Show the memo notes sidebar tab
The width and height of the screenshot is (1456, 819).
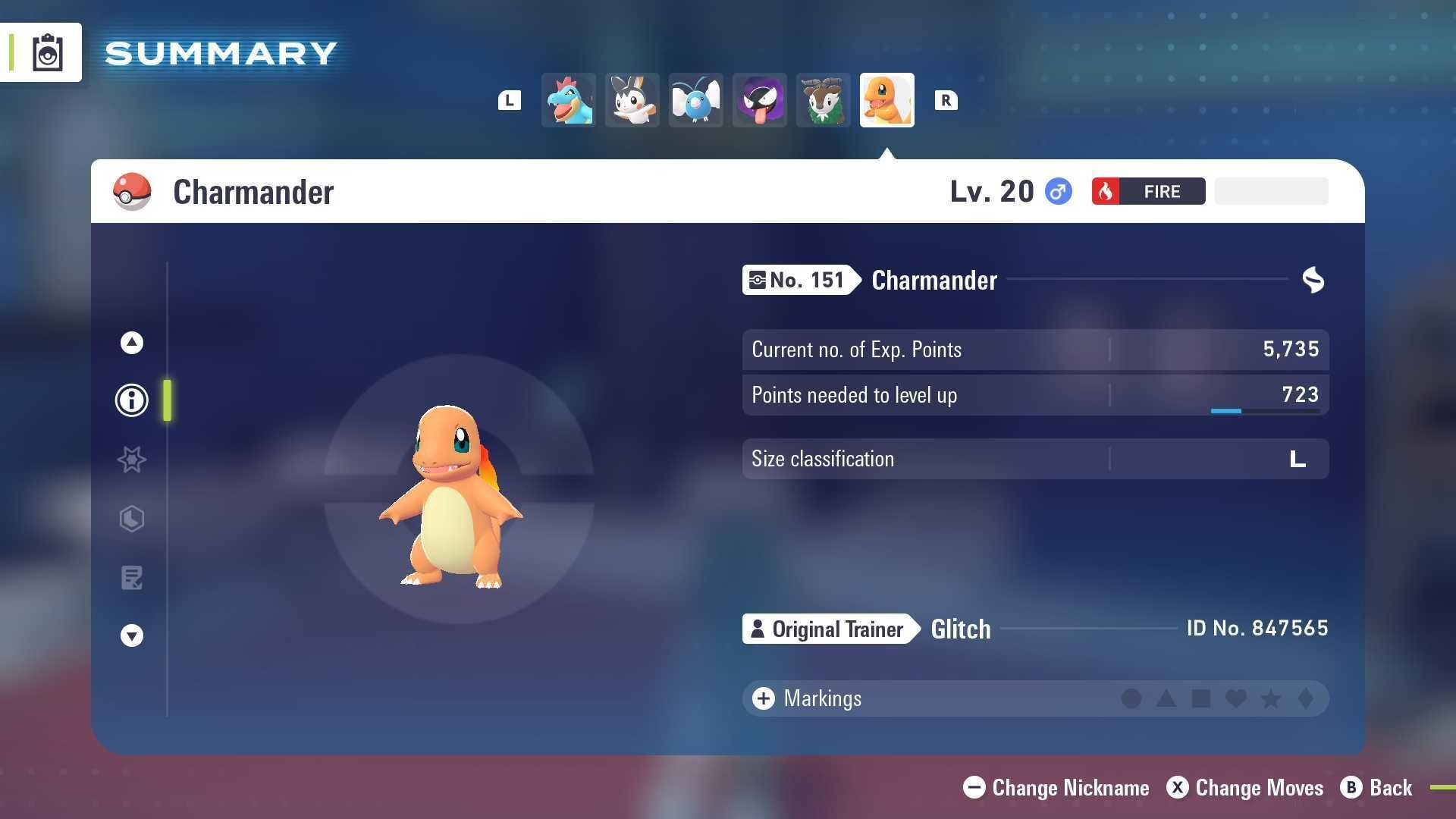(132, 578)
